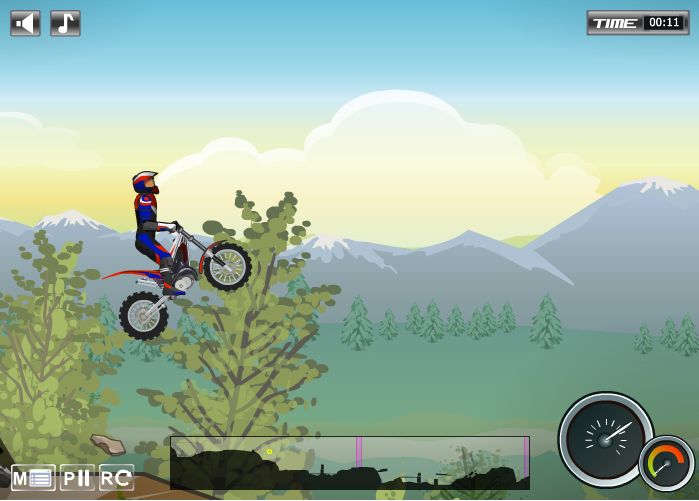699x501 pixels.
Task: Click the track progress minimap
Action: coord(349,463)
